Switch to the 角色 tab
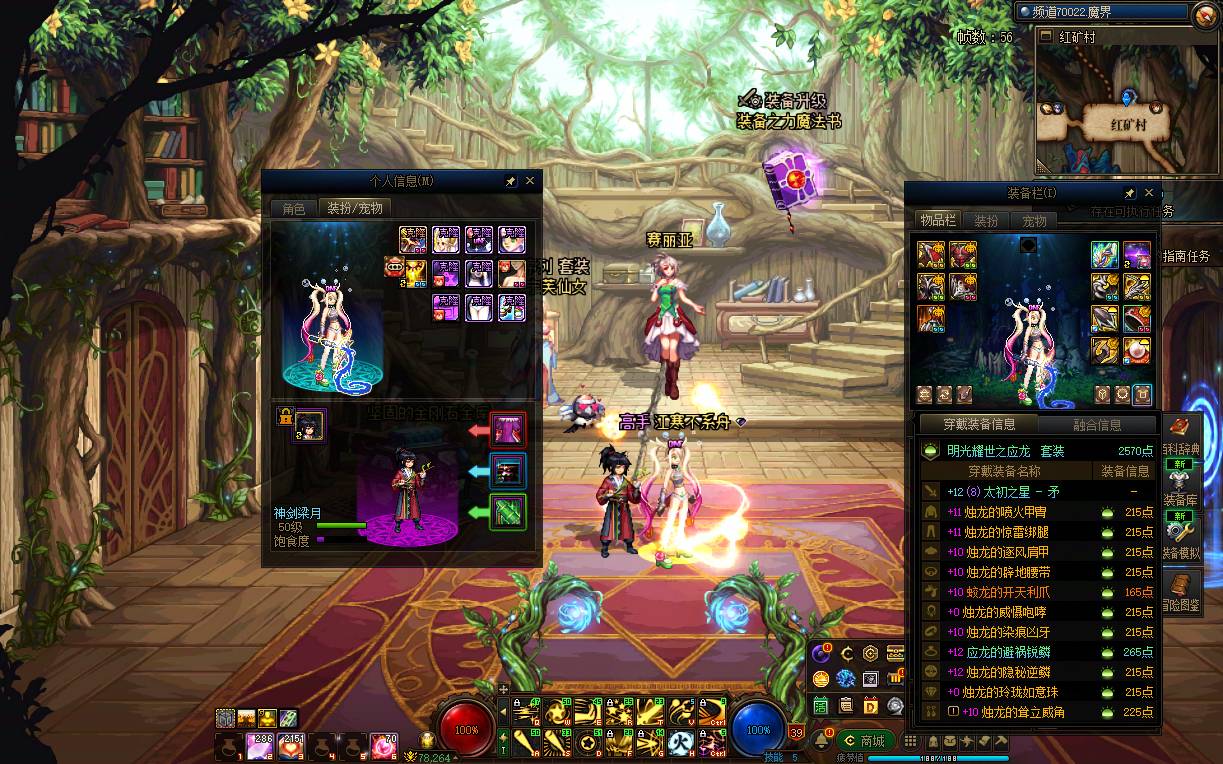The image size is (1223, 764). pos(293,209)
